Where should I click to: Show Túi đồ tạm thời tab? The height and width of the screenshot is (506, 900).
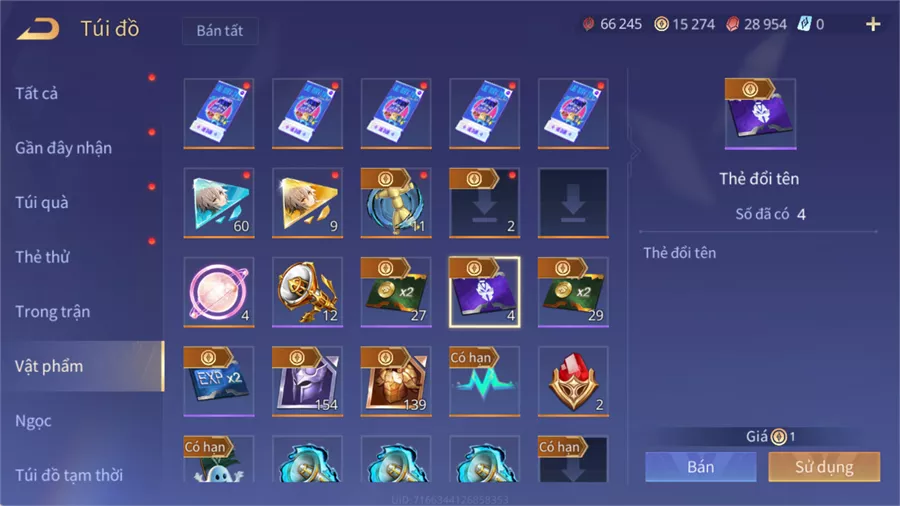[69, 475]
